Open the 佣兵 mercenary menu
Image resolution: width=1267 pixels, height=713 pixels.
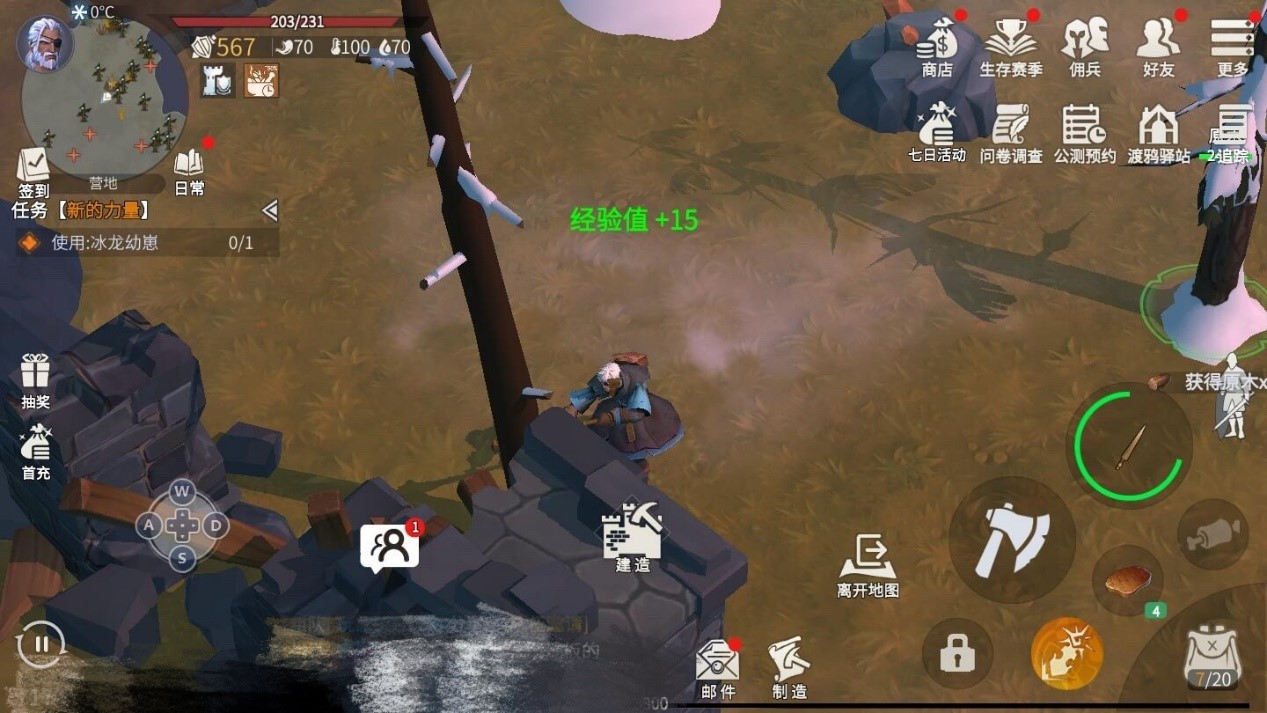[1085, 45]
